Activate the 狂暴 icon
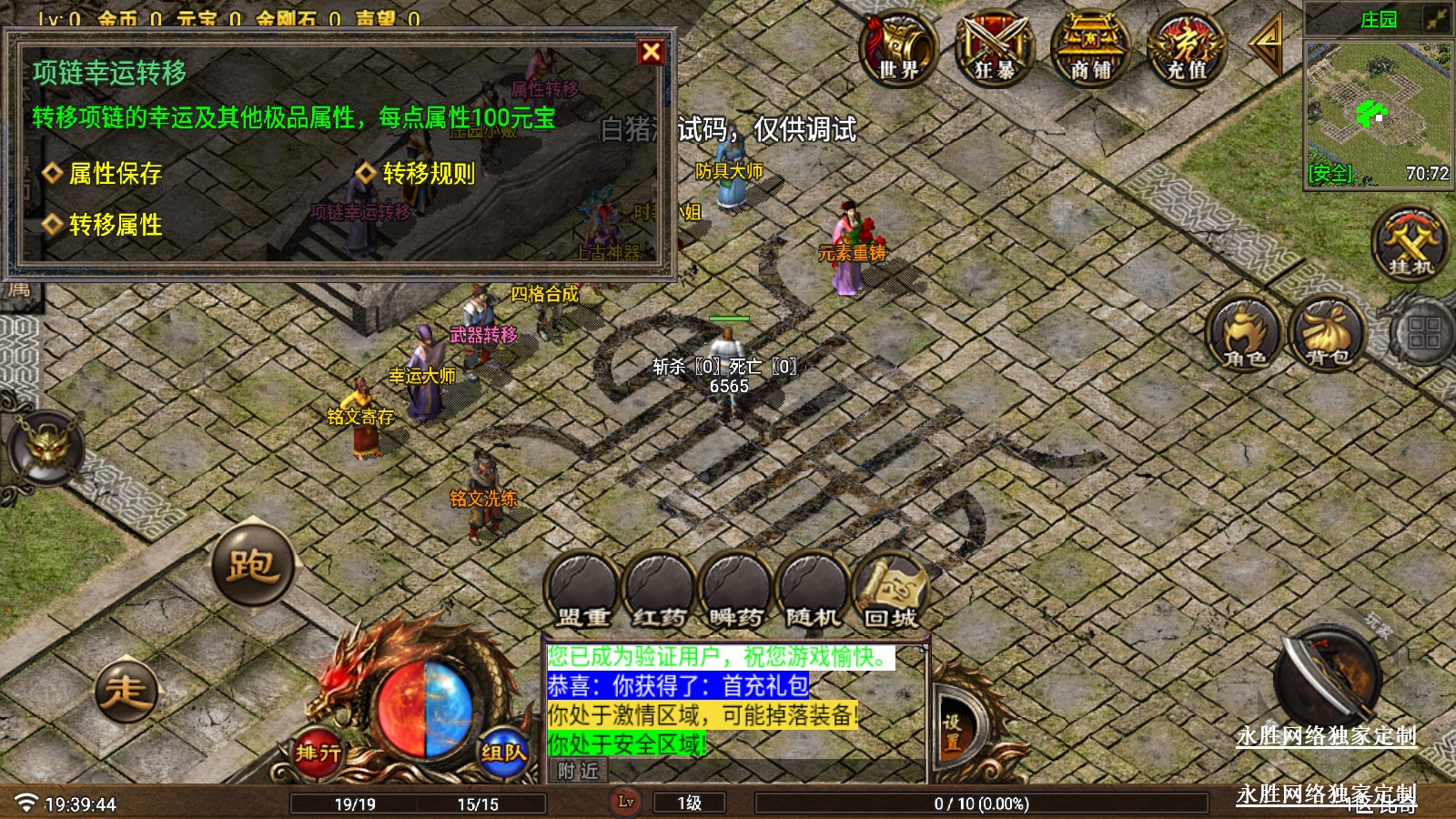This screenshot has height=819, width=1456. coord(994,48)
